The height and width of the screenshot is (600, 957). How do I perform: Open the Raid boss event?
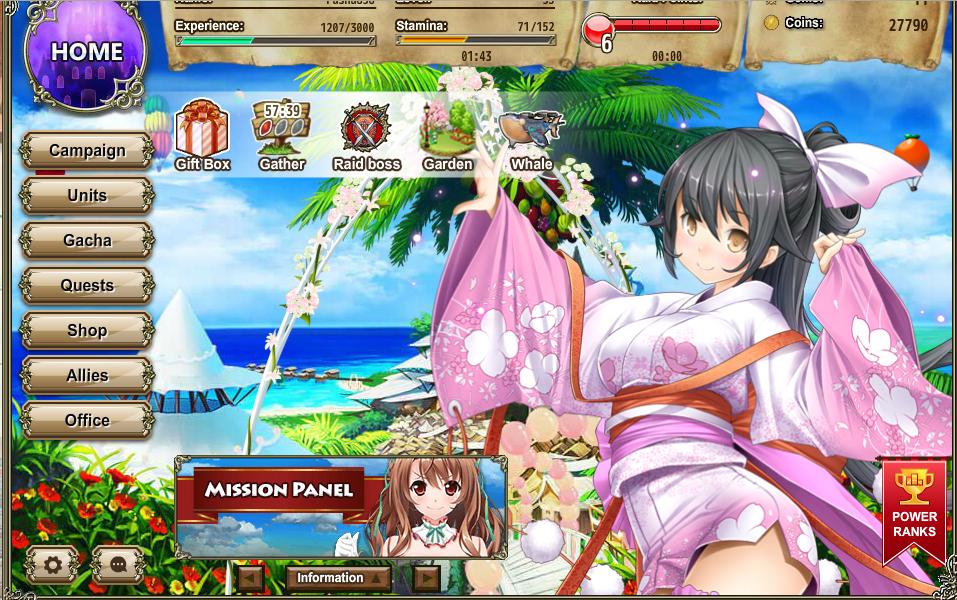click(x=366, y=136)
